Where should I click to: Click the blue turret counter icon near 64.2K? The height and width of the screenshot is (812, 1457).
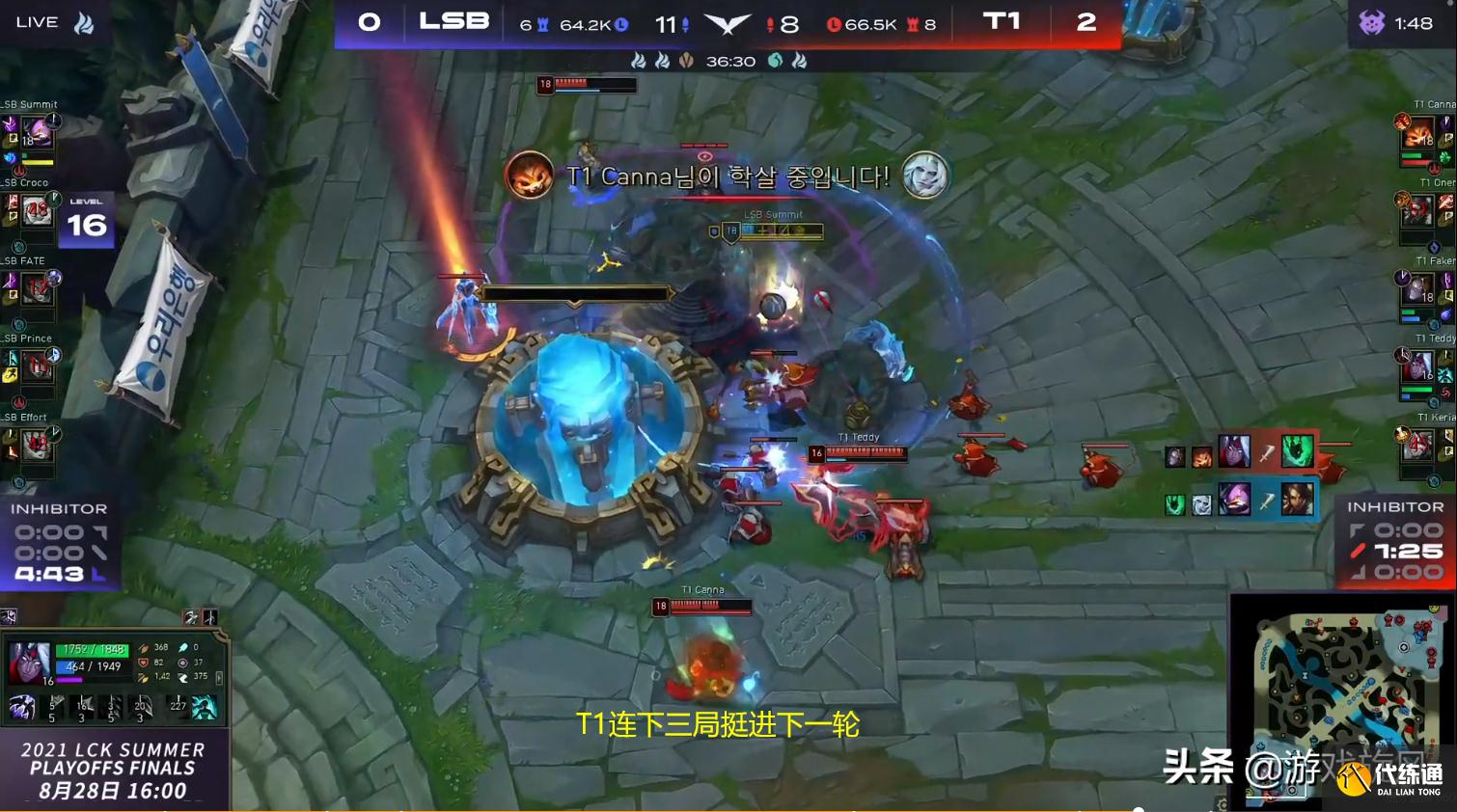click(x=544, y=24)
